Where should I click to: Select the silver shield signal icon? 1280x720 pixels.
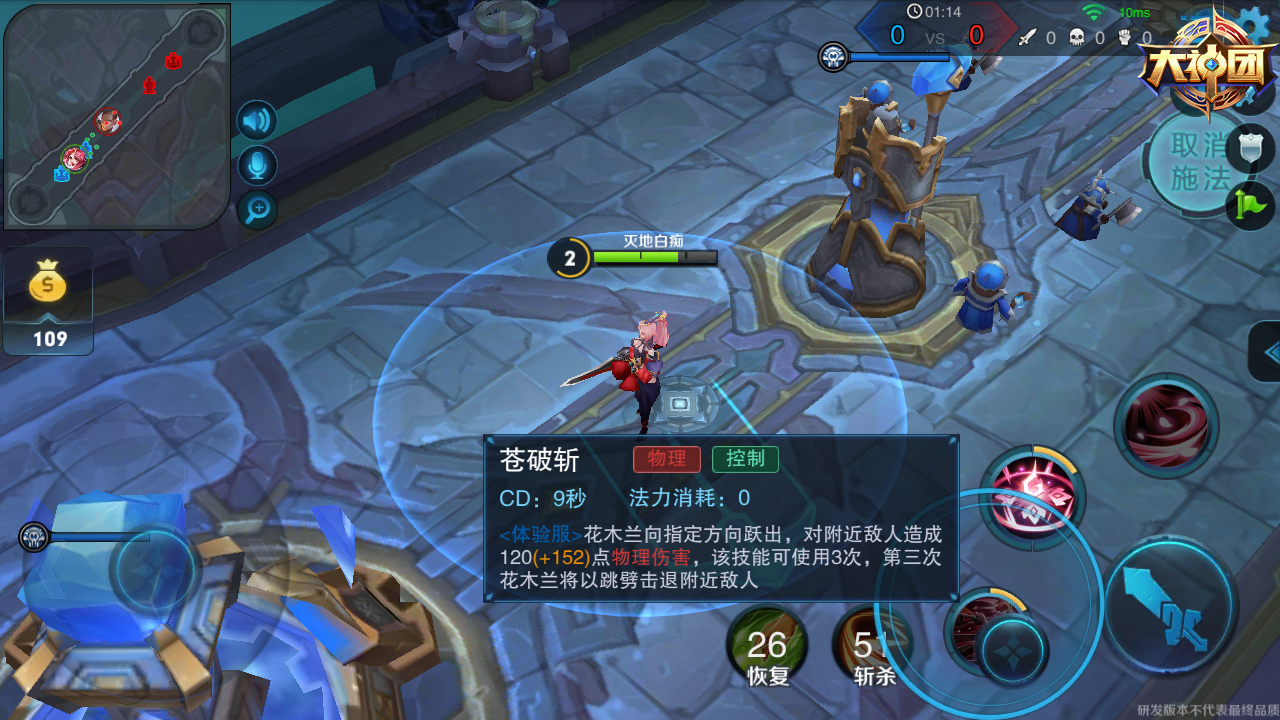[x=1251, y=149]
